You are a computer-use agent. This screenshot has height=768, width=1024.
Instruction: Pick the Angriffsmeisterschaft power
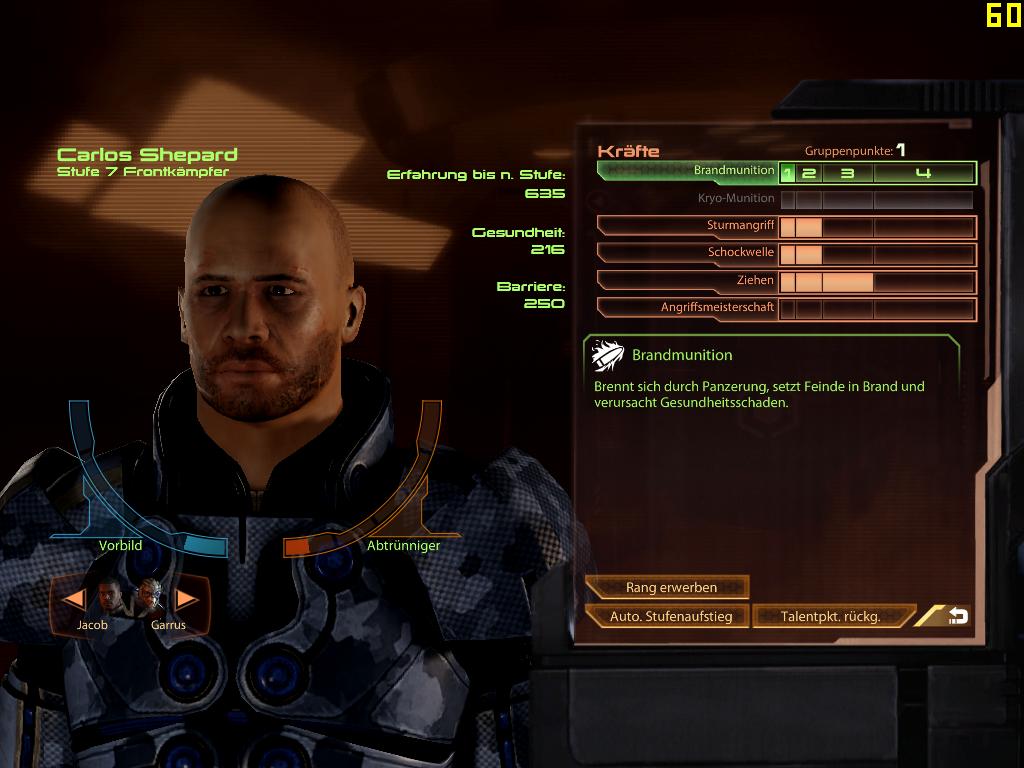(x=690, y=308)
